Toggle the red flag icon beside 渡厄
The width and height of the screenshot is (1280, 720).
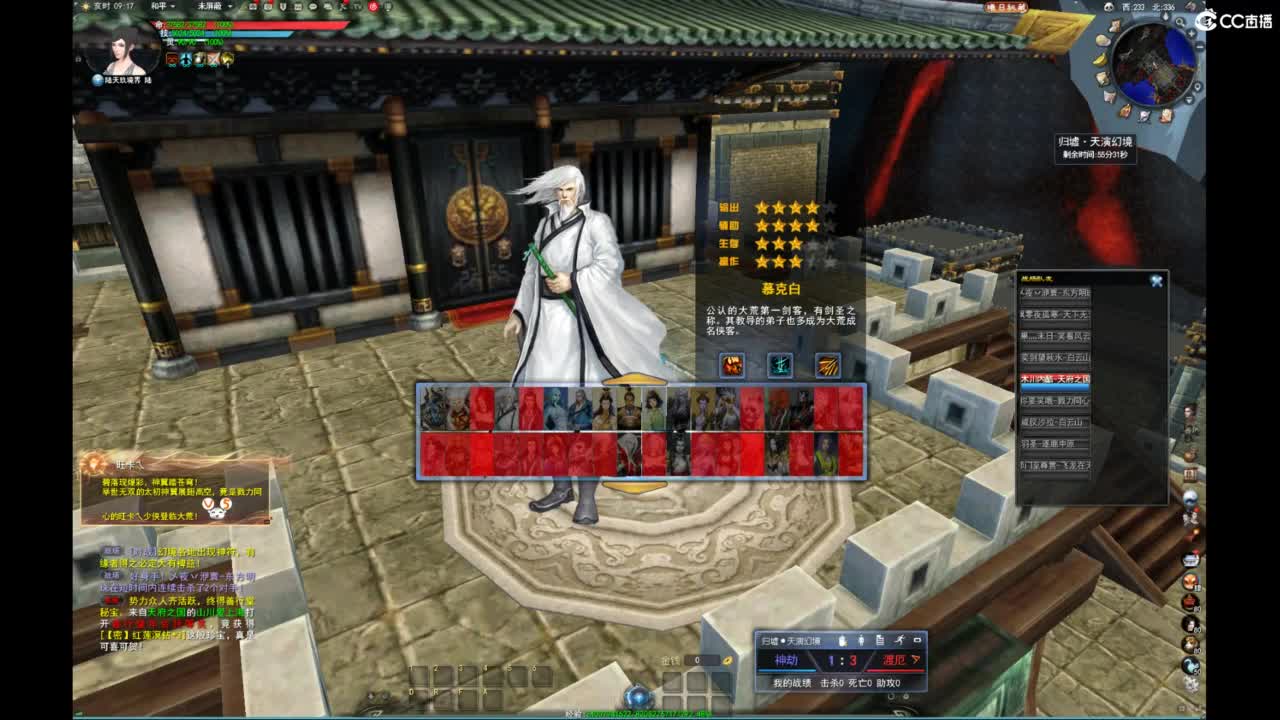[x=916, y=660]
